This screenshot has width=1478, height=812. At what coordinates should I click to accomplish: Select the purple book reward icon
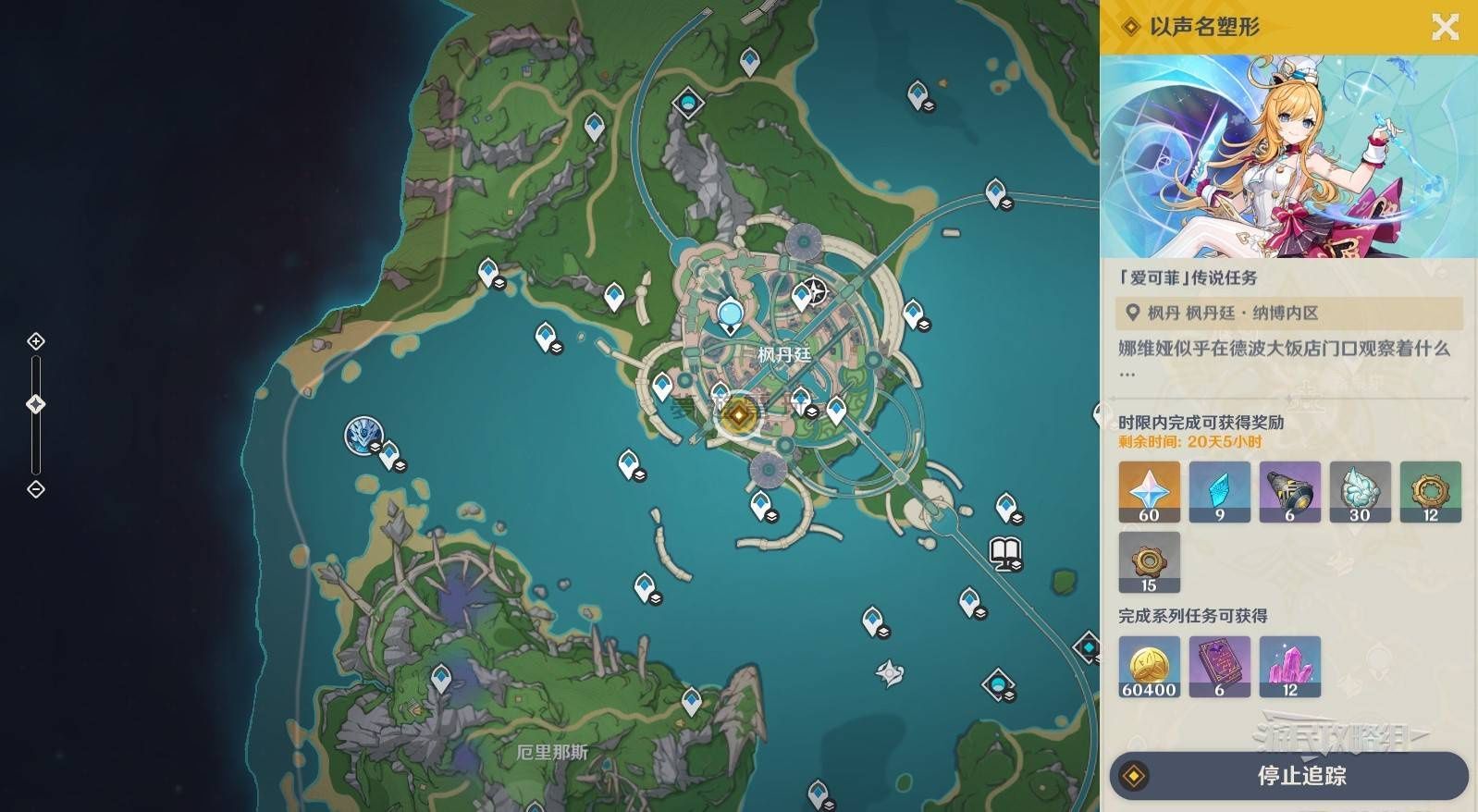1219,666
